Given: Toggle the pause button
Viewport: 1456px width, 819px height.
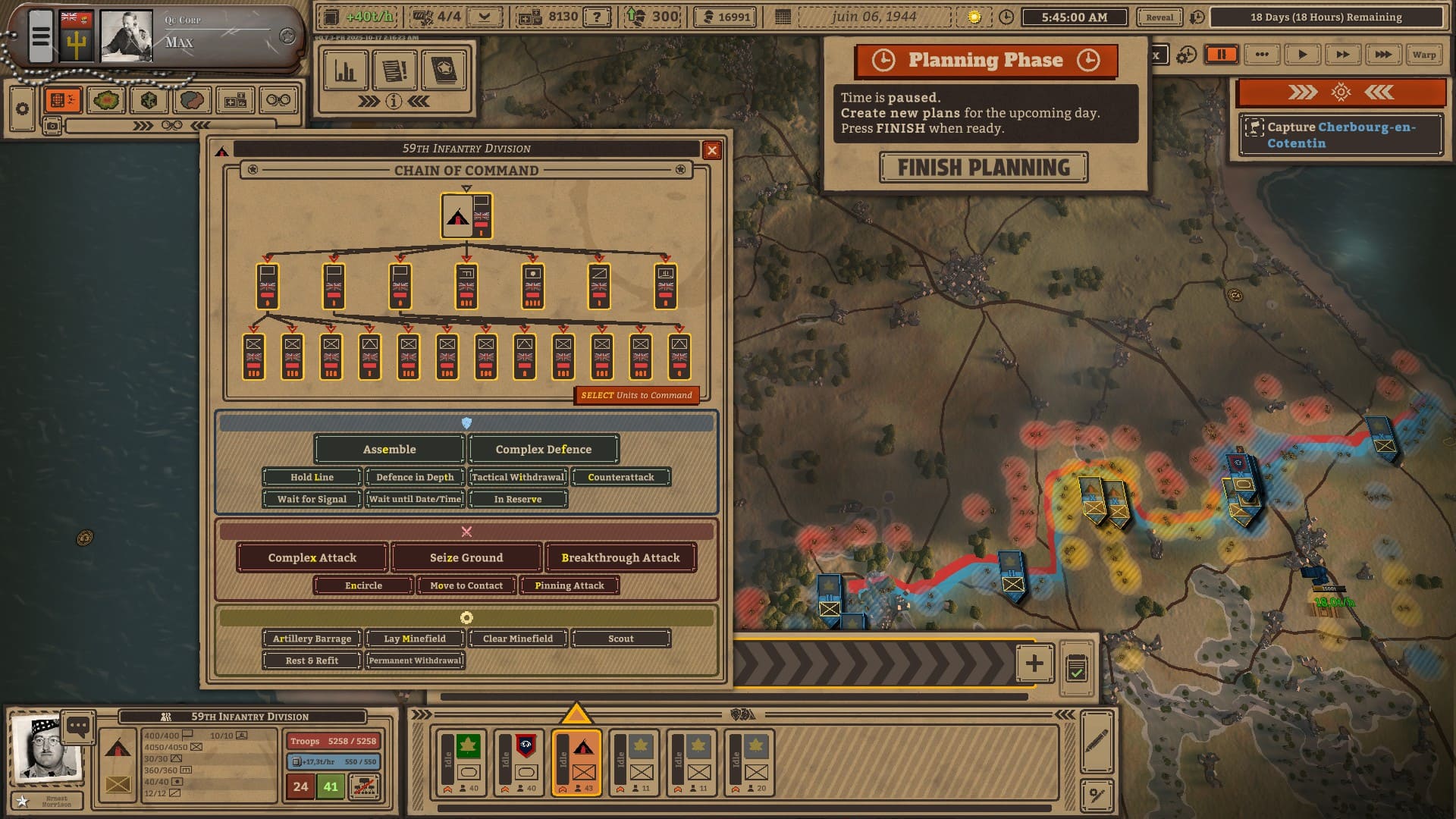Looking at the screenshot, I should coord(1222,55).
